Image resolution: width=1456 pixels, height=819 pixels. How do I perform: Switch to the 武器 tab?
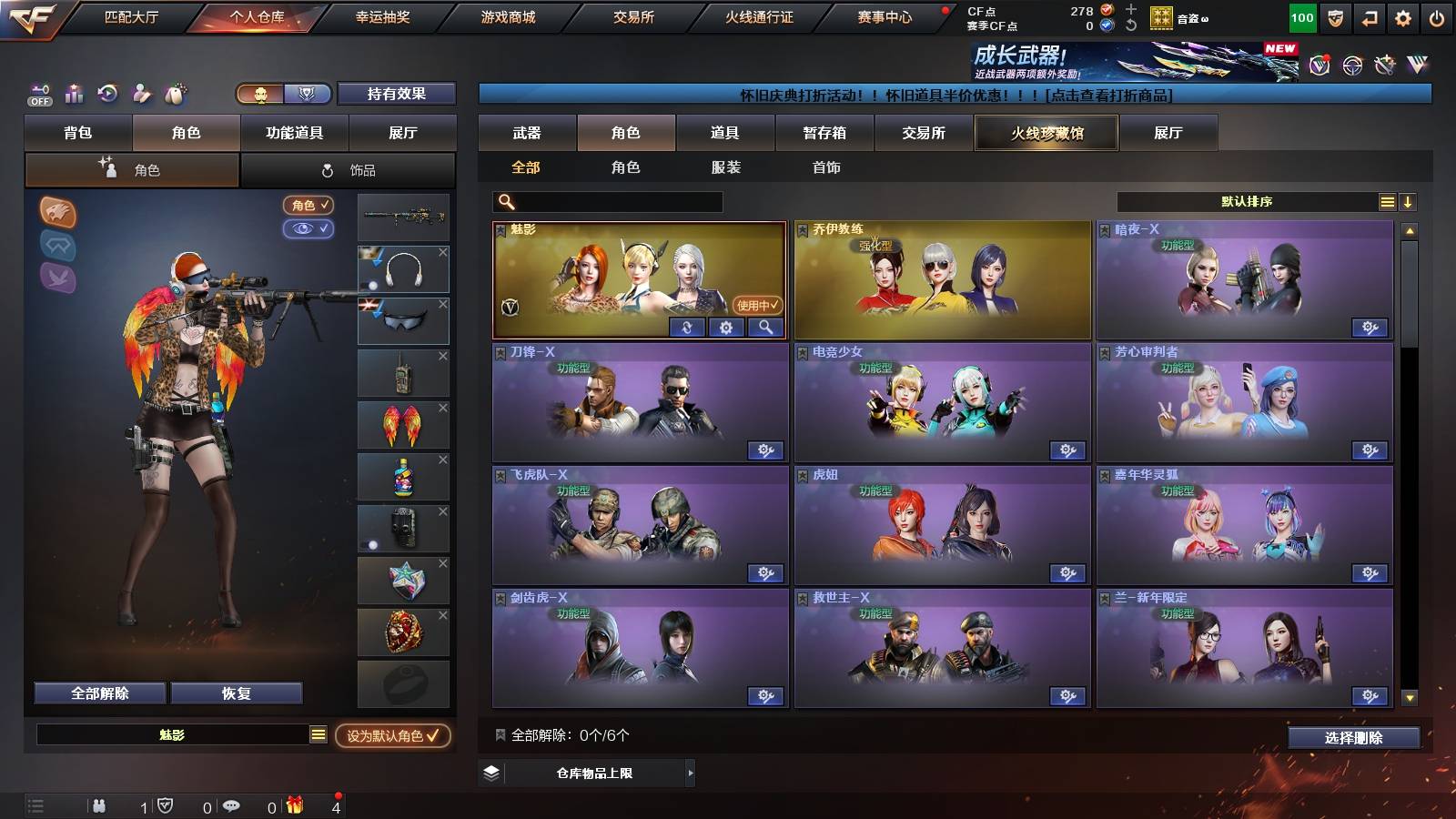coord(526,133)
